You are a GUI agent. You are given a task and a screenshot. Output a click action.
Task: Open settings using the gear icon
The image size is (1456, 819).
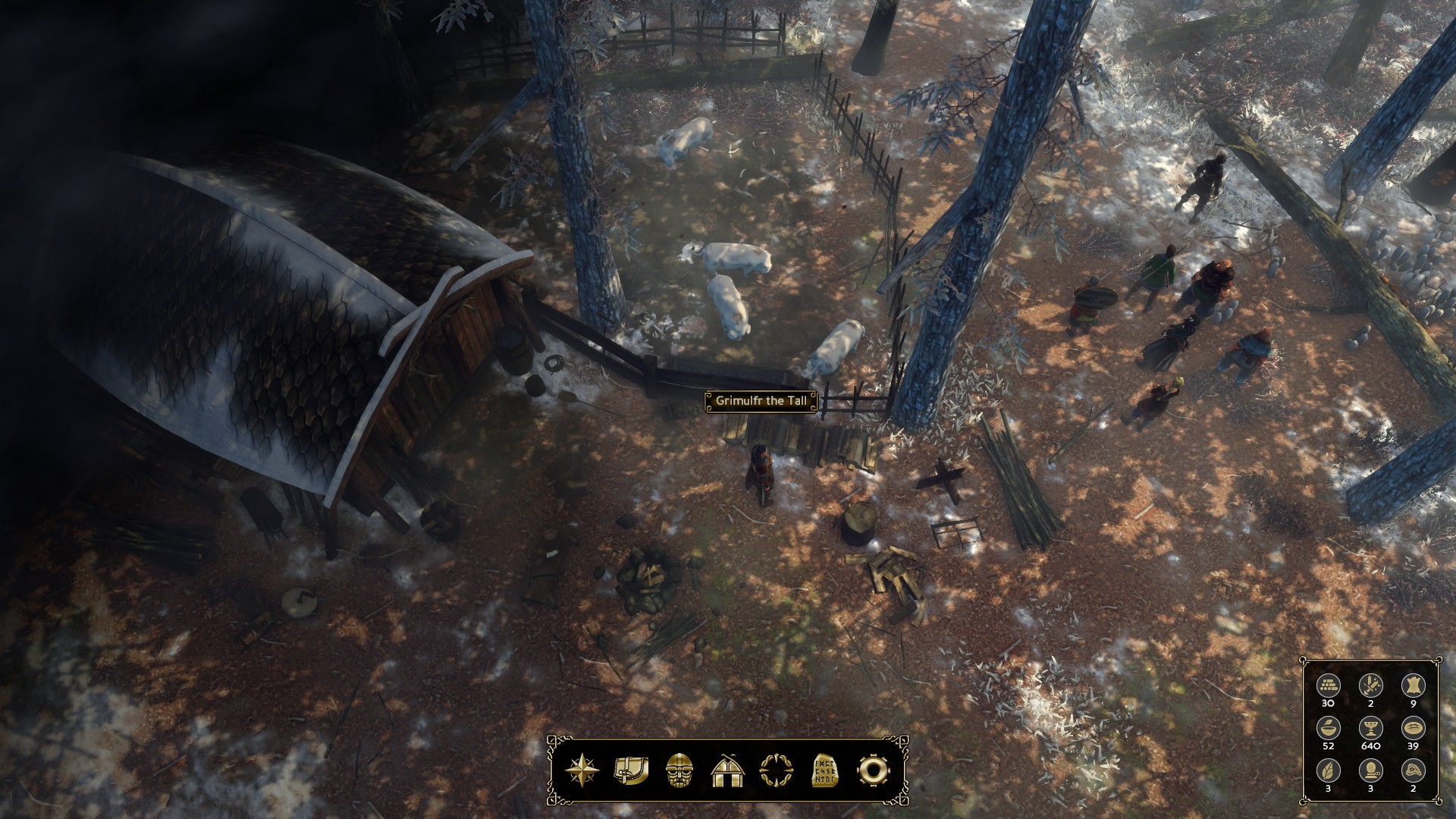point(873,771)
